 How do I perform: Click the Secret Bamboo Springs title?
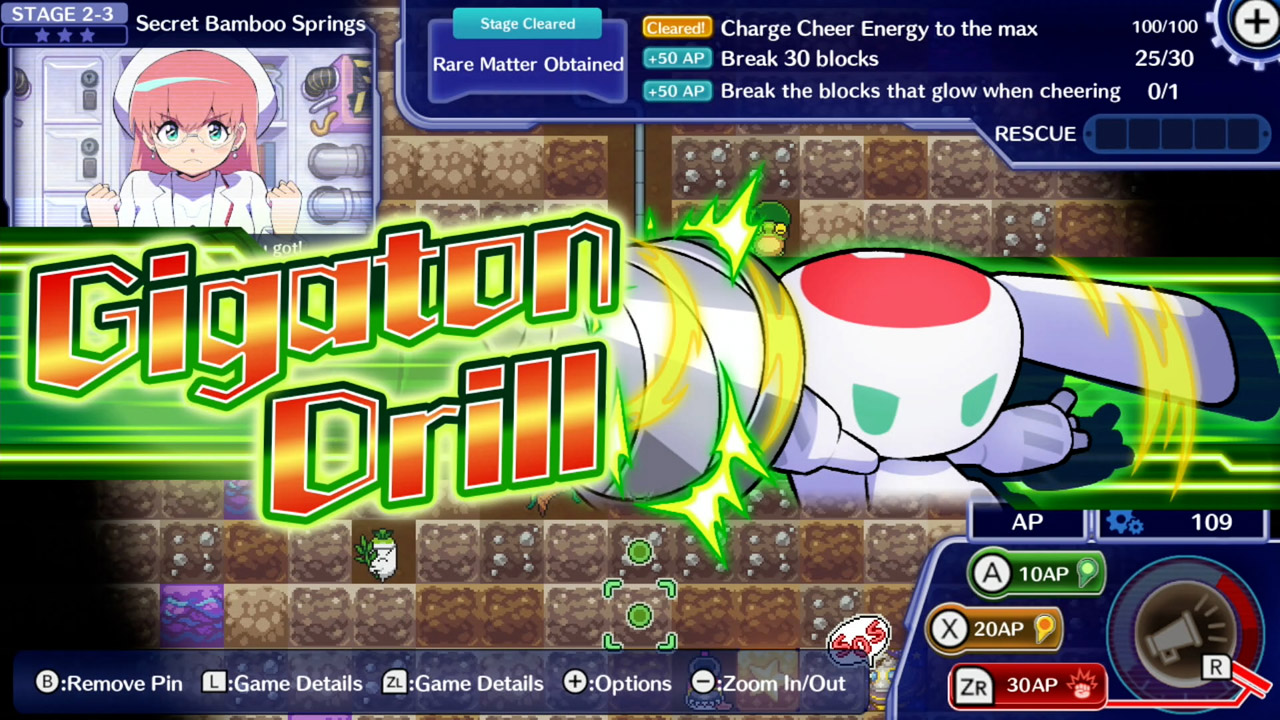[250, 23]
